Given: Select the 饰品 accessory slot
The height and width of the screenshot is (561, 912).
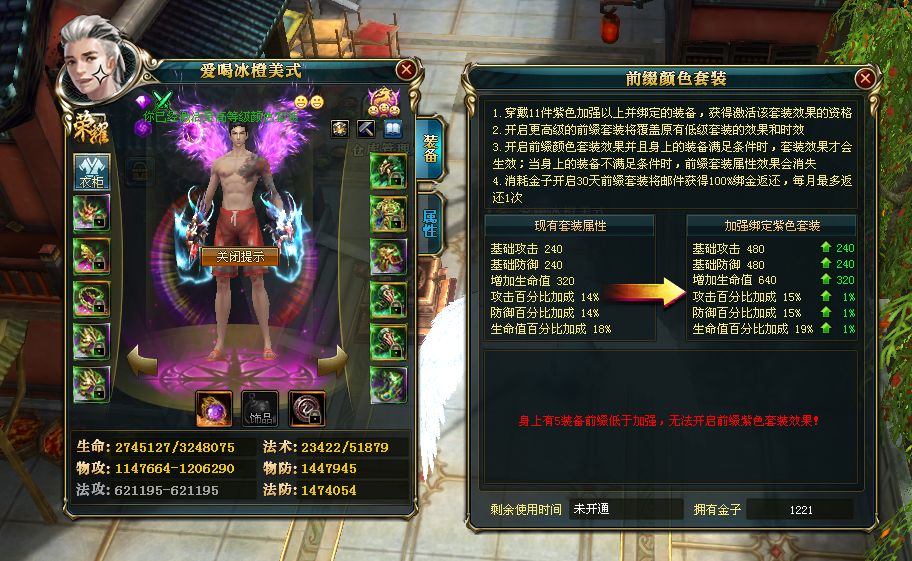Looking at the screenshot, I should 259,407.
